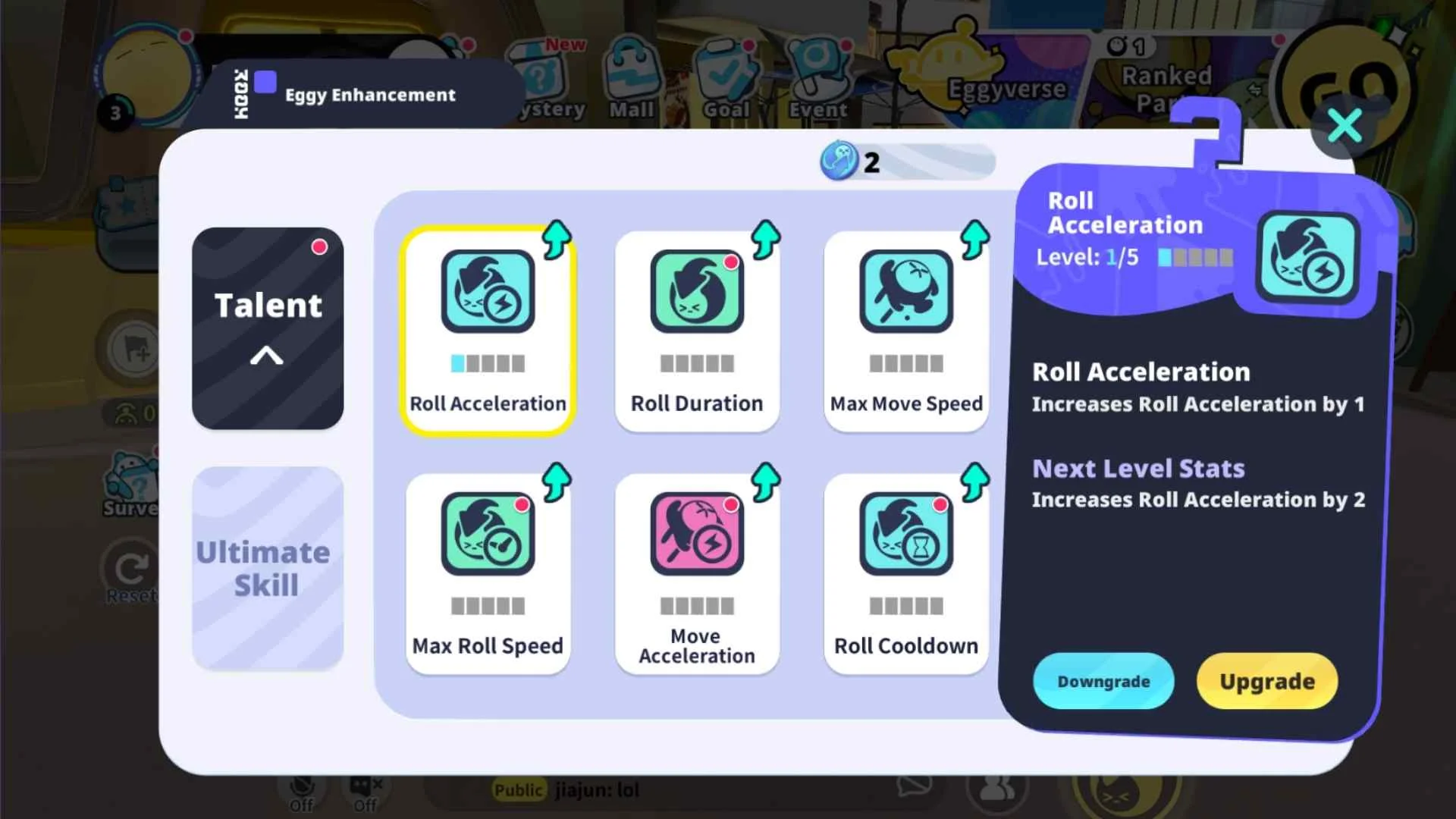
Task: Switch to the Ultimate Skill tab
Action: tap(268, 569)
